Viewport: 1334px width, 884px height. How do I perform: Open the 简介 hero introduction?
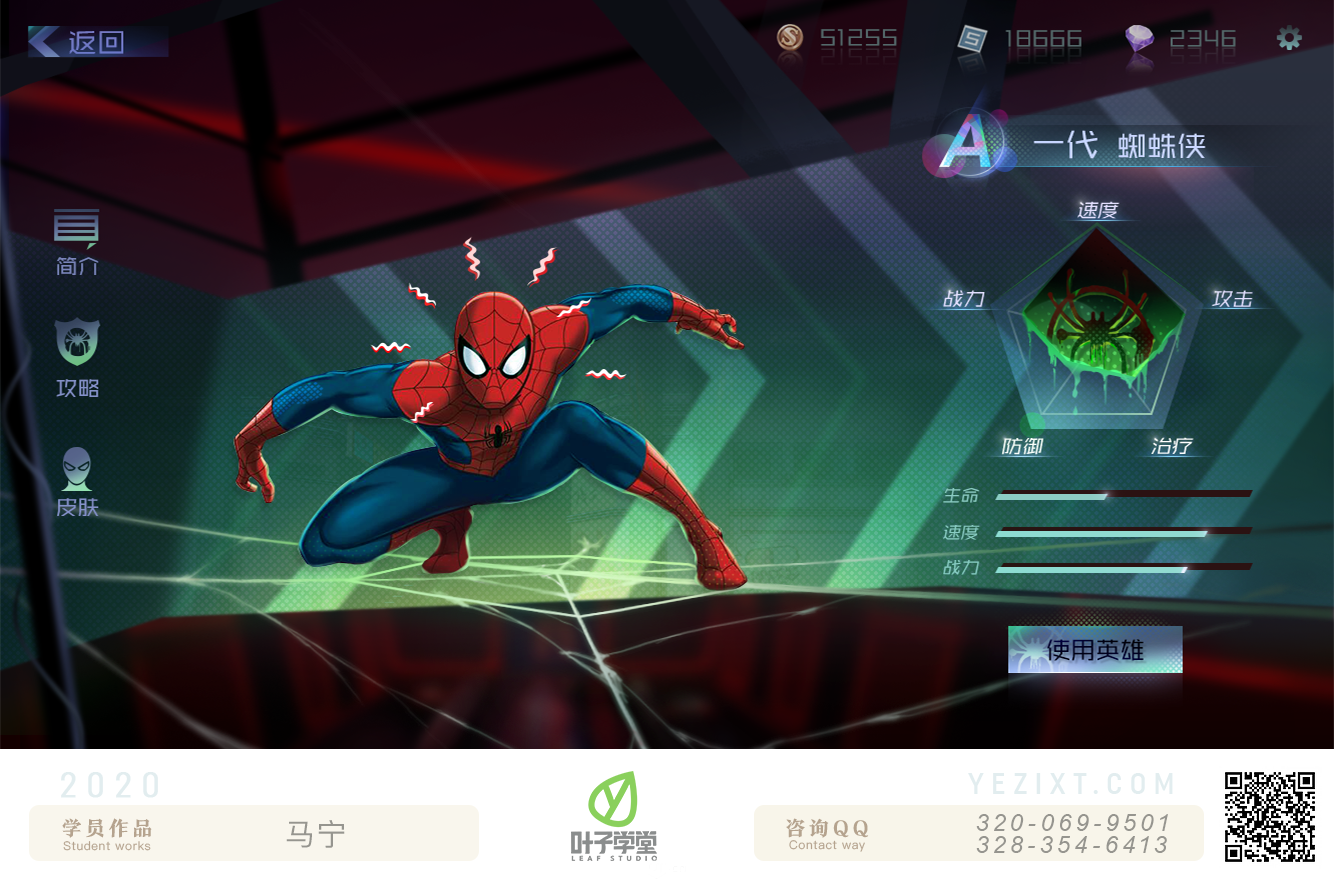77,241
